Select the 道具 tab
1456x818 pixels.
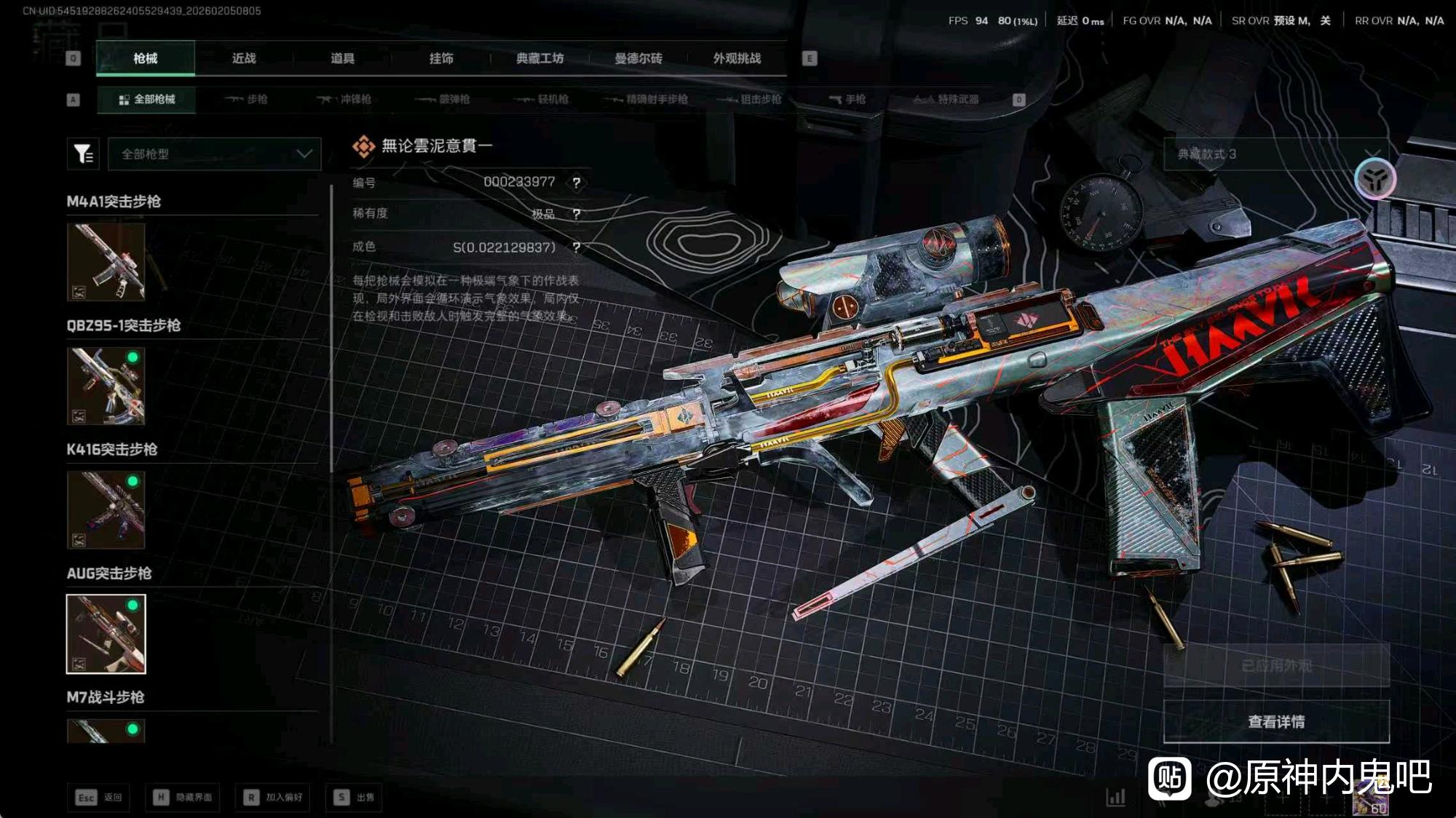point(342,58)
